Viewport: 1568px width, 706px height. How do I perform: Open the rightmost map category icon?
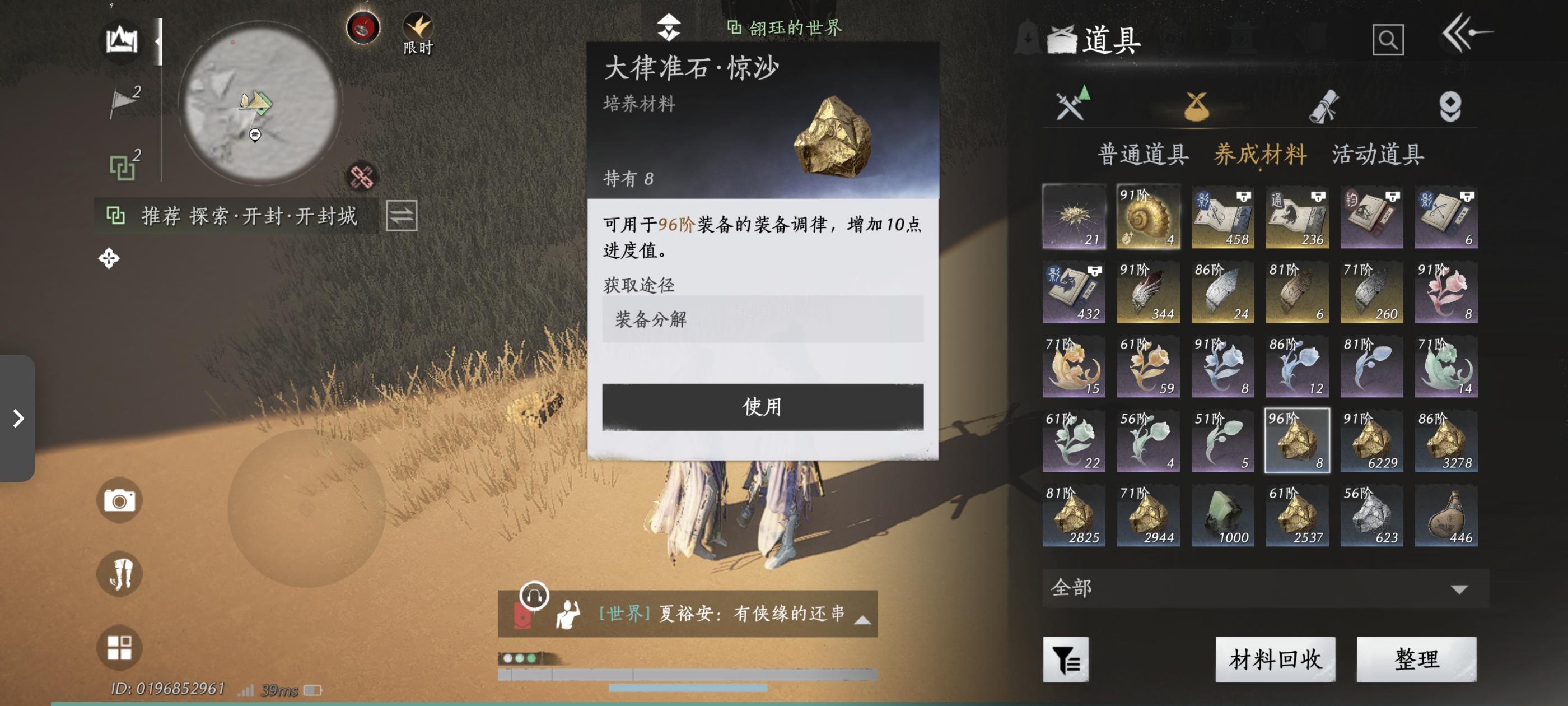pyautogui.click(x=1454, y=106)
